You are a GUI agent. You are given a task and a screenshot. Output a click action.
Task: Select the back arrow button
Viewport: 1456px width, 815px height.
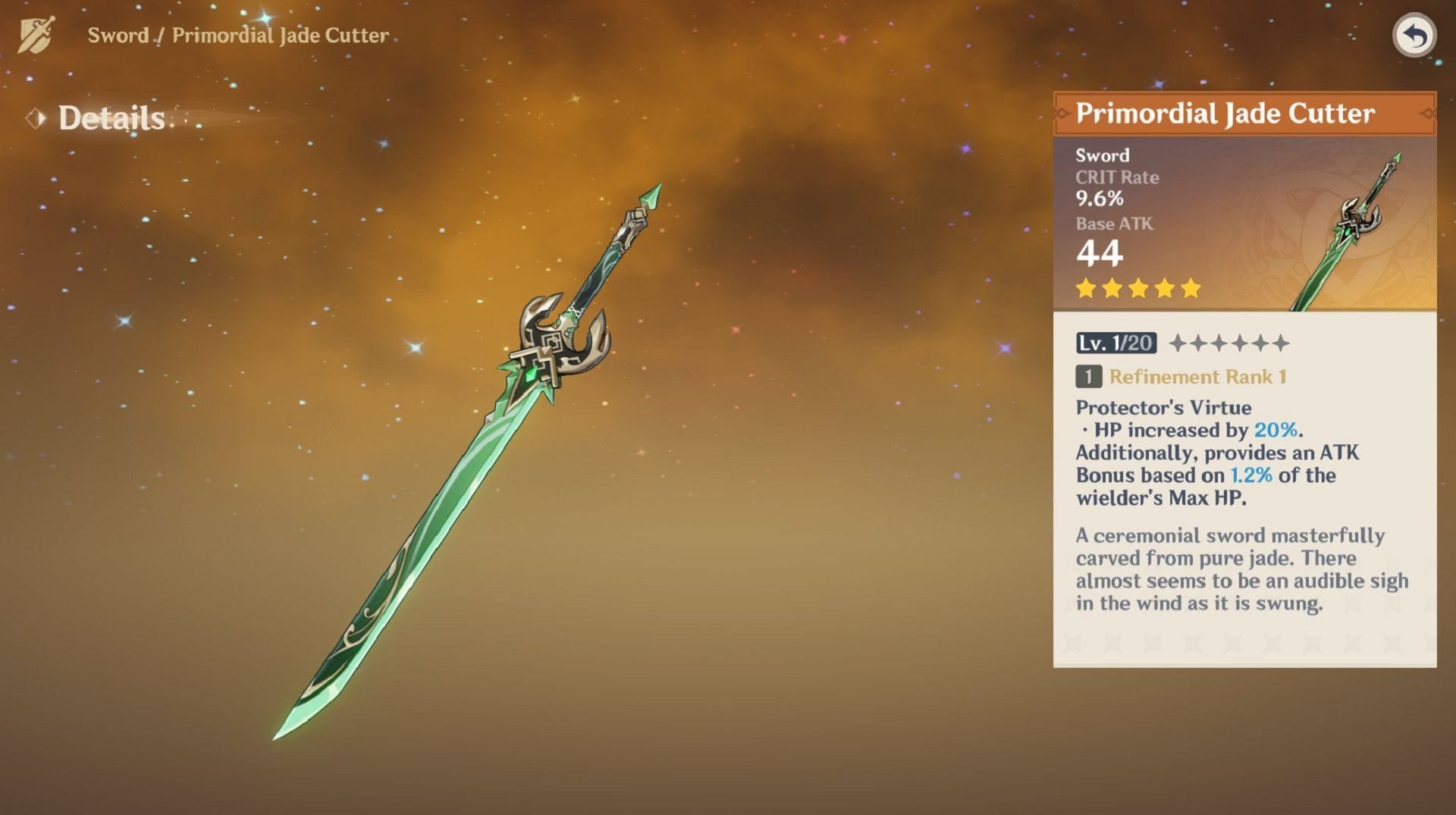tap(1417, 36)
